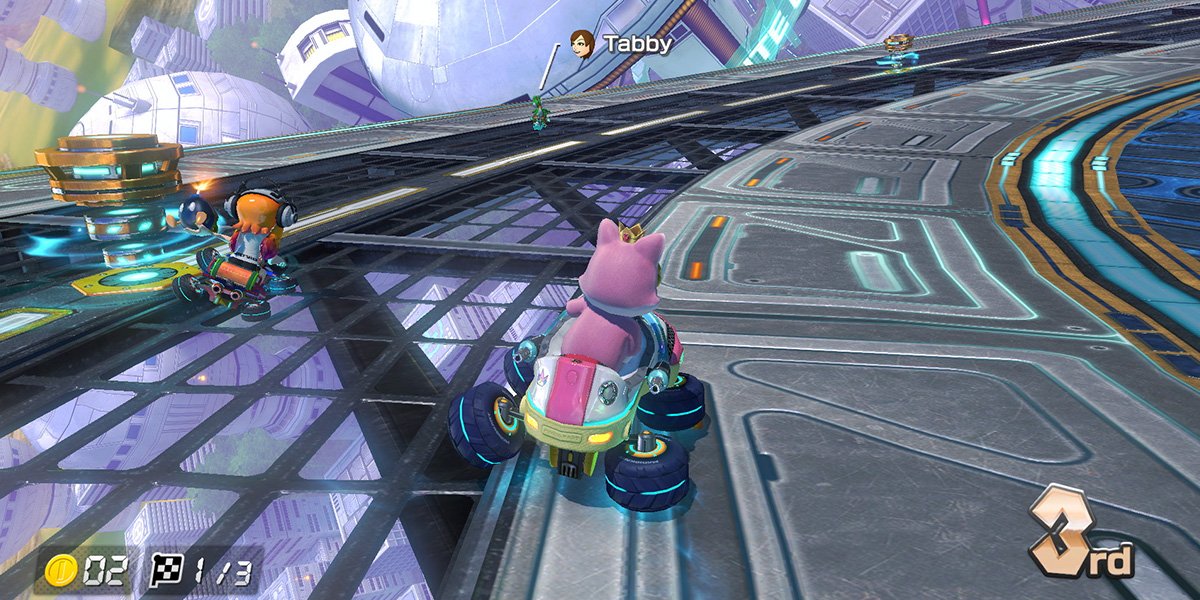This screenshot has width=1200, height=600.
Task: Click the gold coin icon
Action: click(x=62, y=572)
